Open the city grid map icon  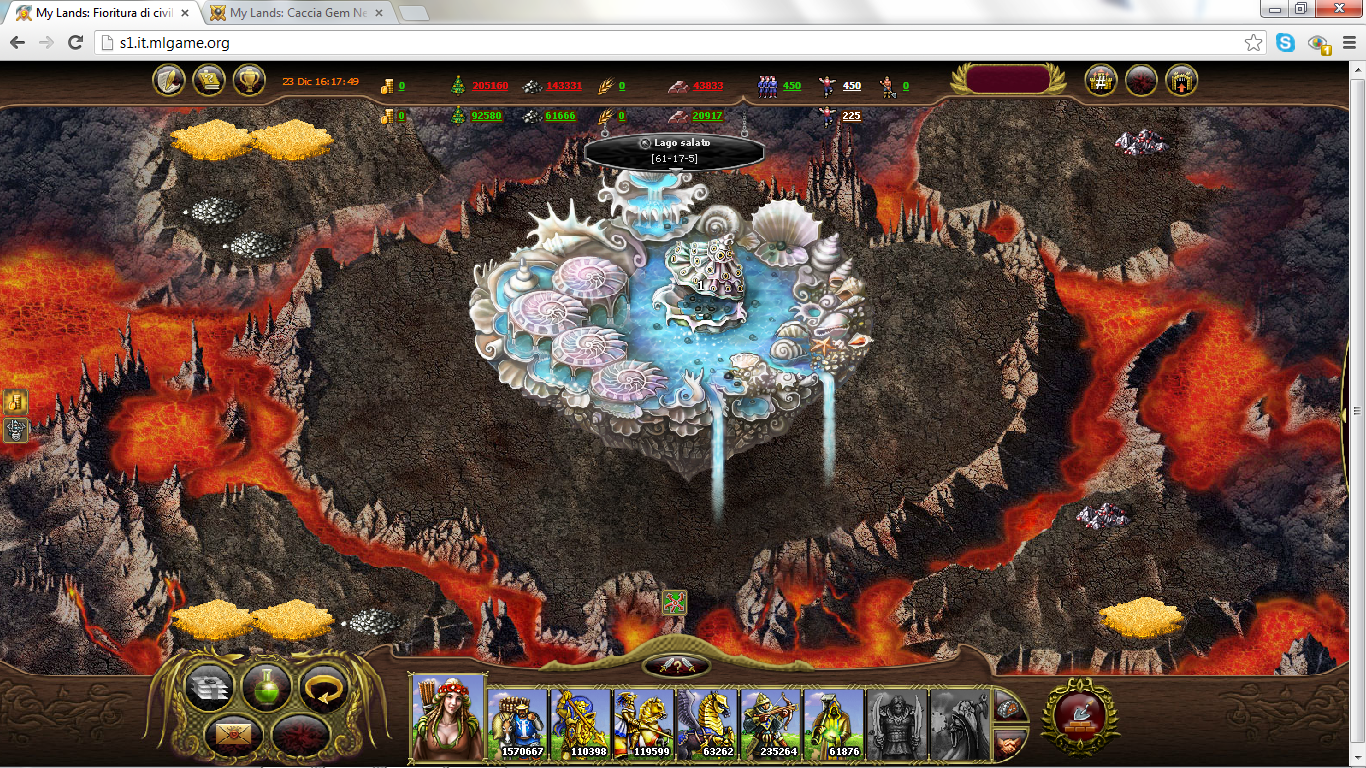1101,81
